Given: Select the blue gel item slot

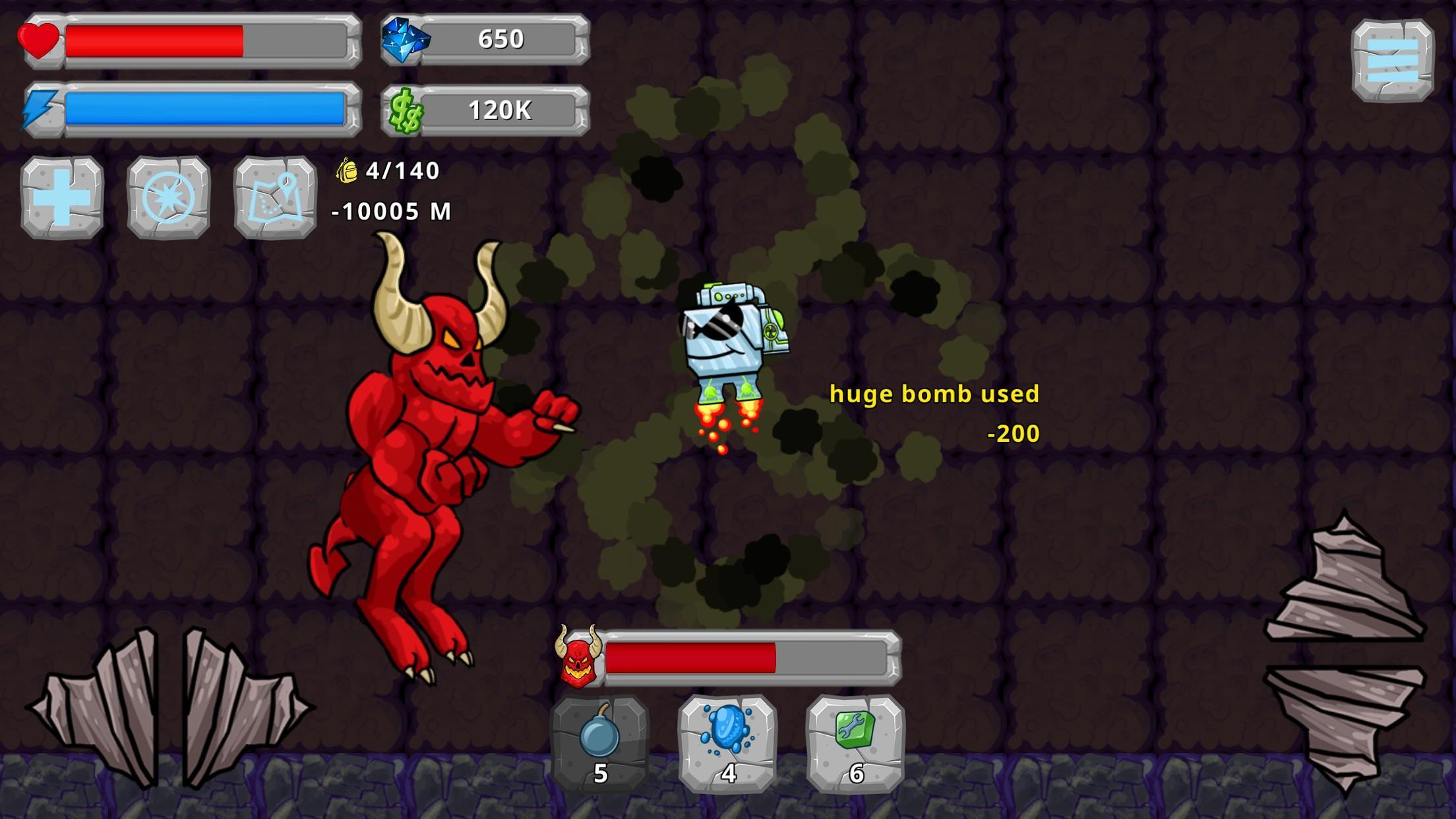Looking at the screenshot, I should 727,743.
